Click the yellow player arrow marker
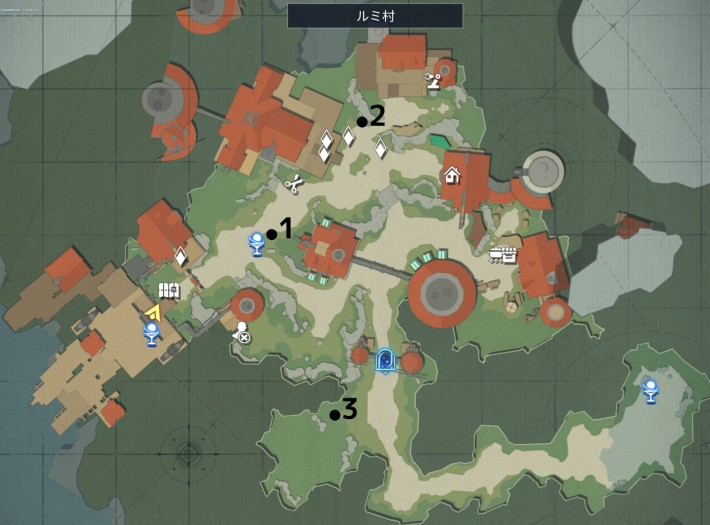The width and height of the screenshot is (710, 525). click(x=153, y=313)
